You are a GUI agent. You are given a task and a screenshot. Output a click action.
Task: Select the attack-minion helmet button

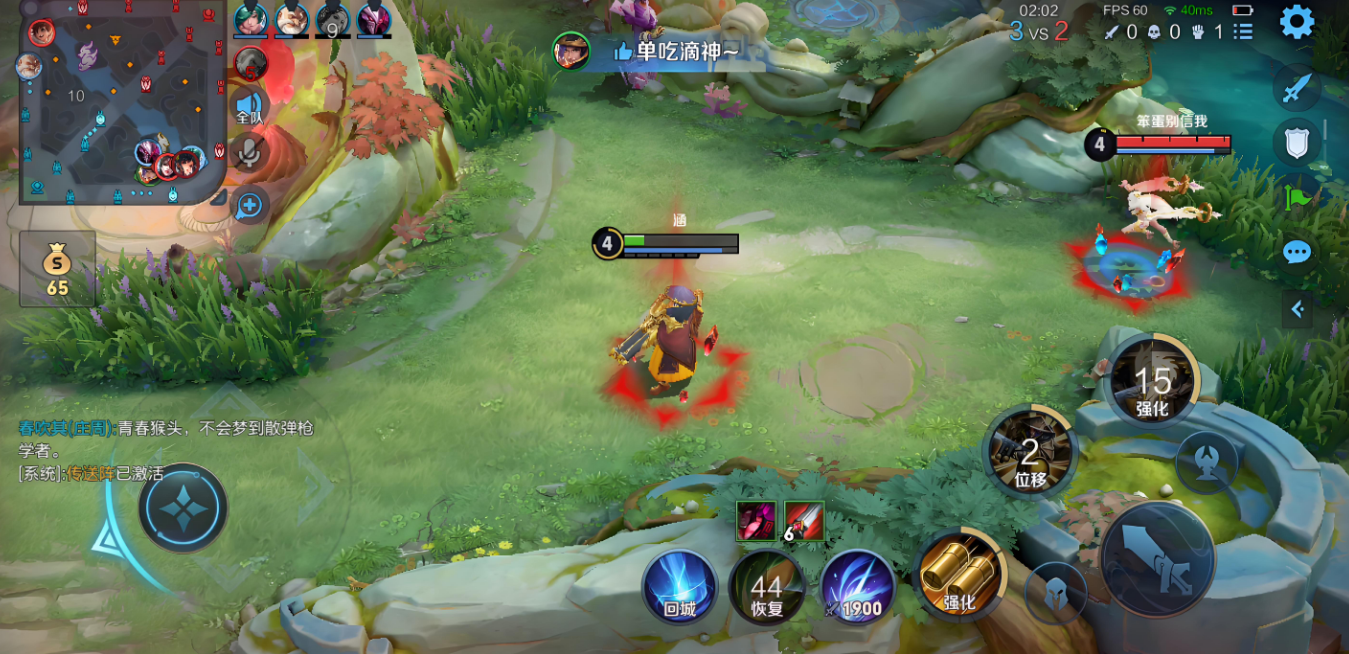1056,593
